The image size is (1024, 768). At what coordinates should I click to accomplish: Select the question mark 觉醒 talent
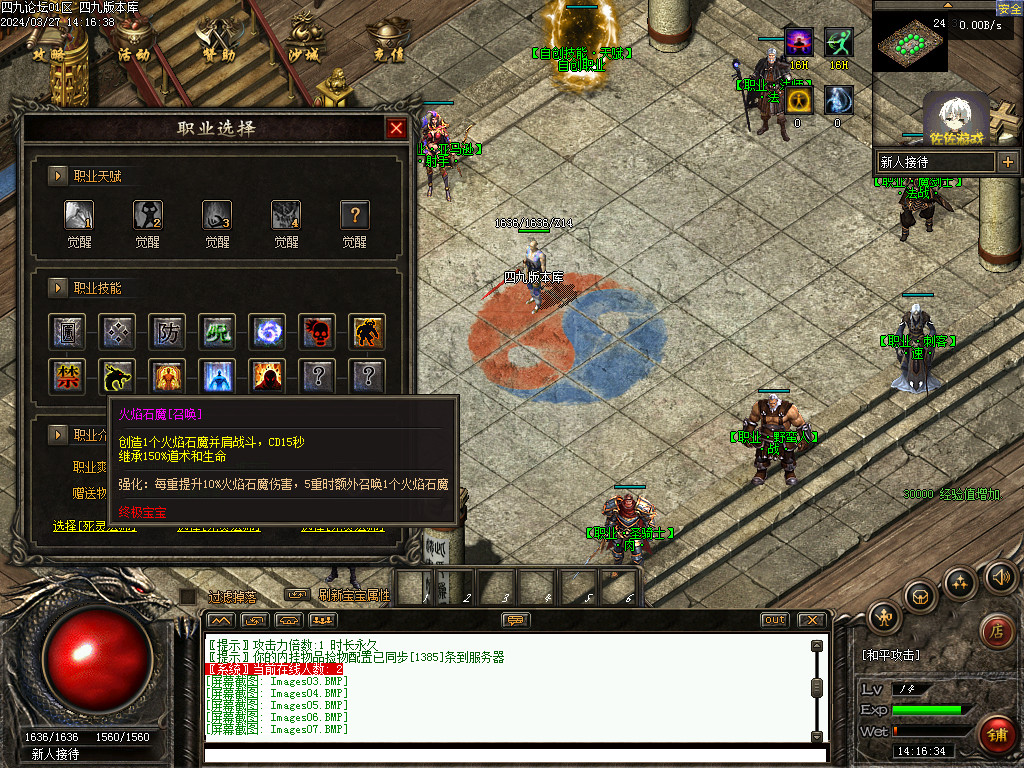coord(355,215)
